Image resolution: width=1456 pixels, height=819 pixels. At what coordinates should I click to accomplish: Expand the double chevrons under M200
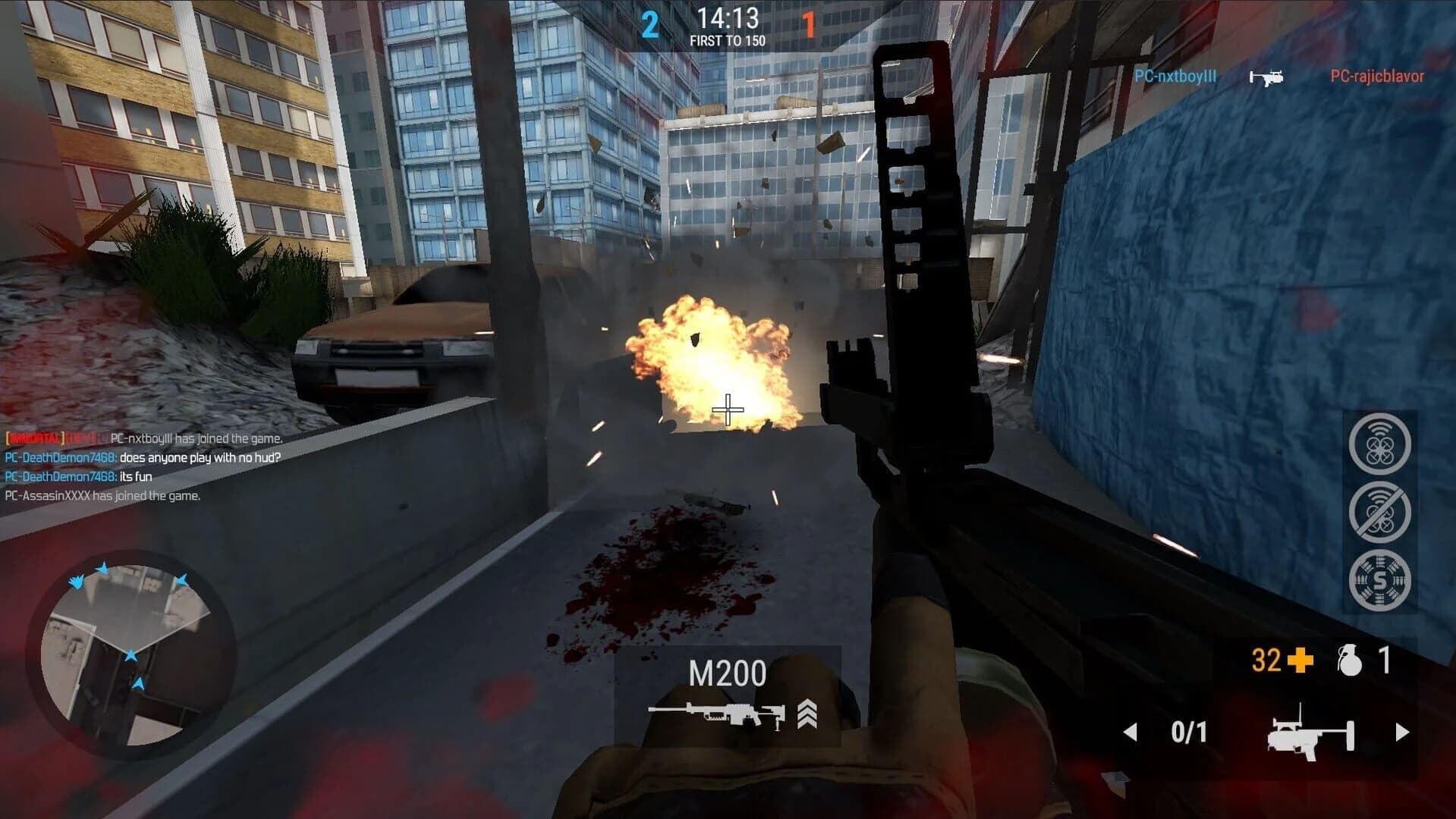(807, 714)
